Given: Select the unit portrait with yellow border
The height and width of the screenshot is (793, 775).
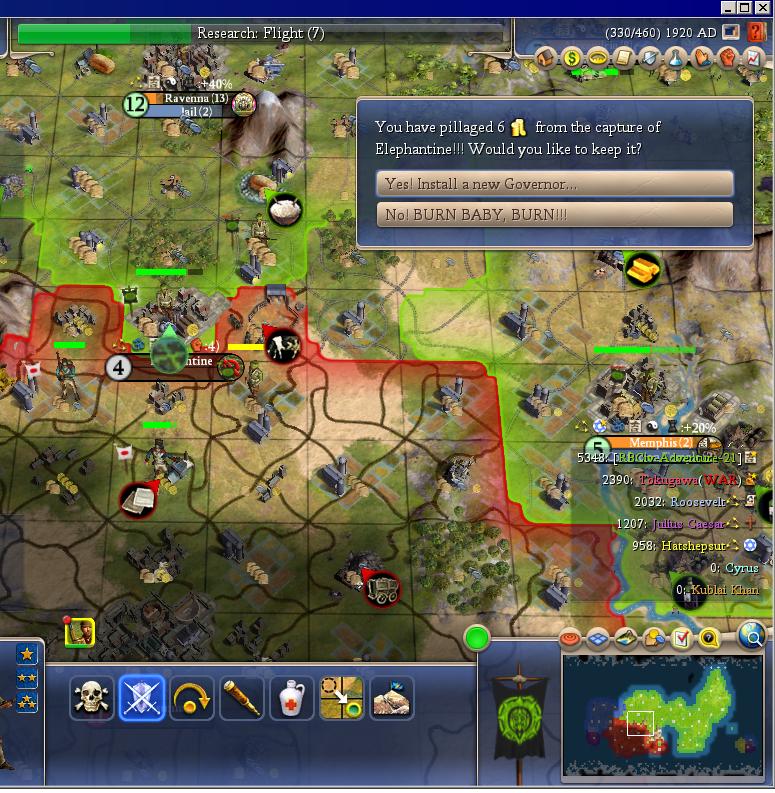Looking at the screenshot, I should [x=80, y=632].
